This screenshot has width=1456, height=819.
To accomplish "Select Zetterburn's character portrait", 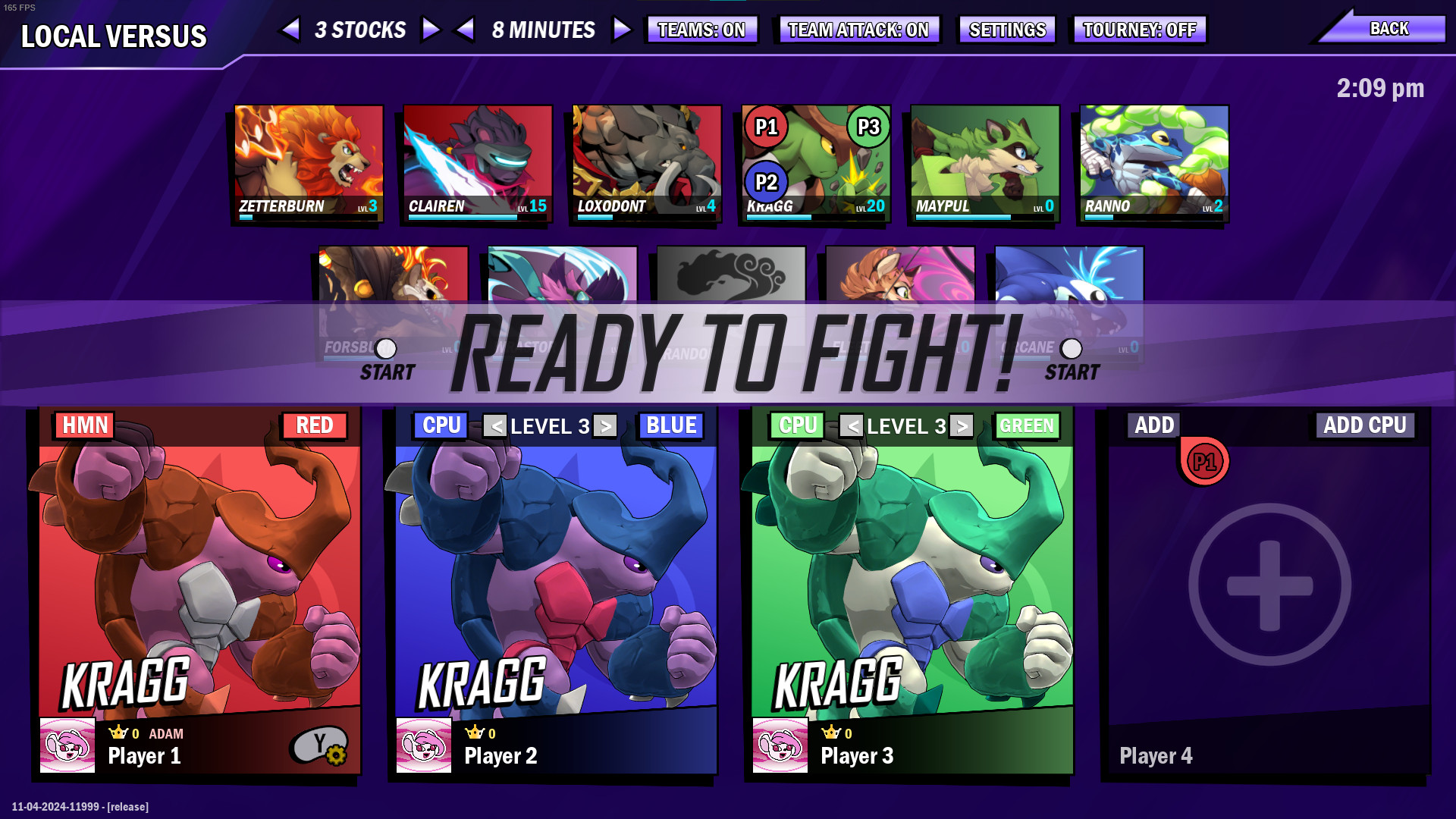I will click(306, 159).
